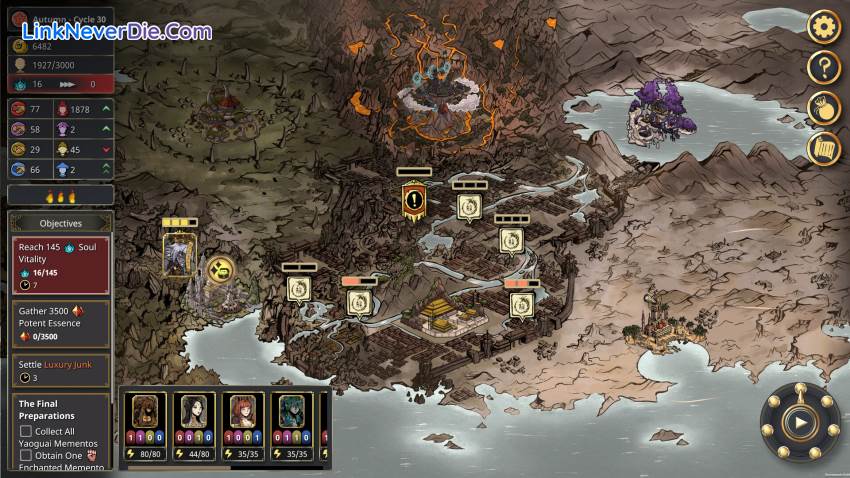Tick the Obtain One Enchanted Memento checkbox
Image resolution: width=850 pixels, height=478 pixels.
pyautogui.click(x=26, y=456)
